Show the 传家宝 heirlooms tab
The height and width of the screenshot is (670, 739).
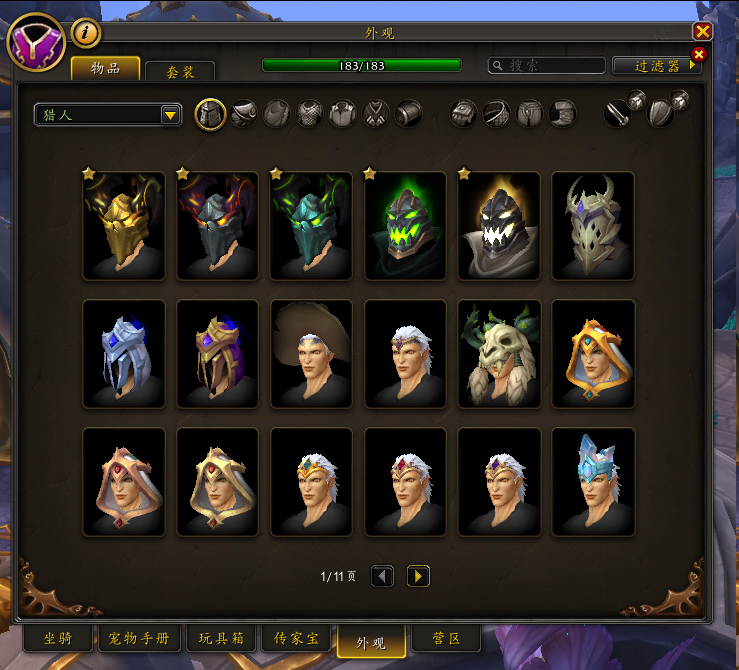(x=296, y=638)
